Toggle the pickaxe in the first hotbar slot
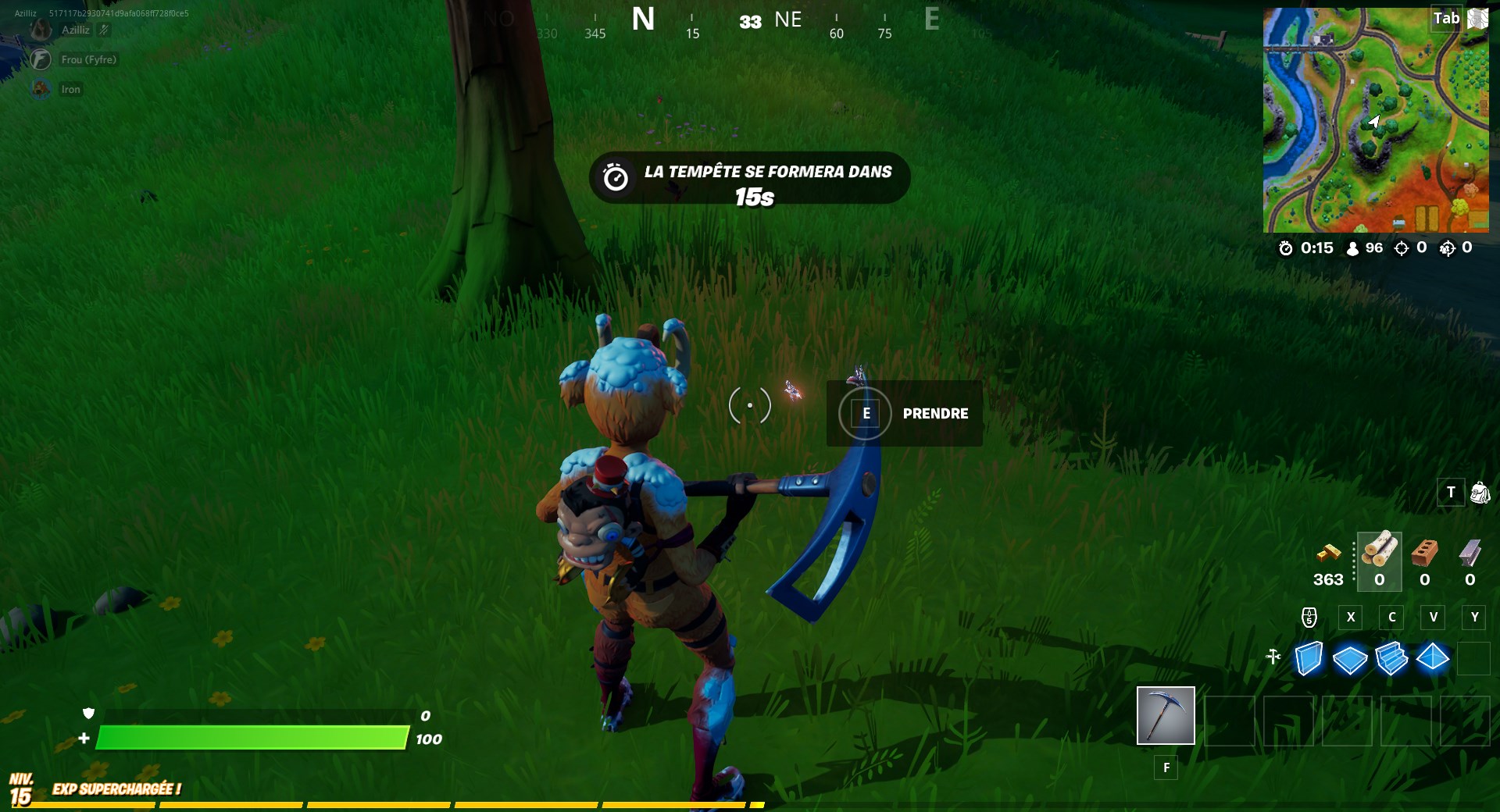 coord(1165,716)
